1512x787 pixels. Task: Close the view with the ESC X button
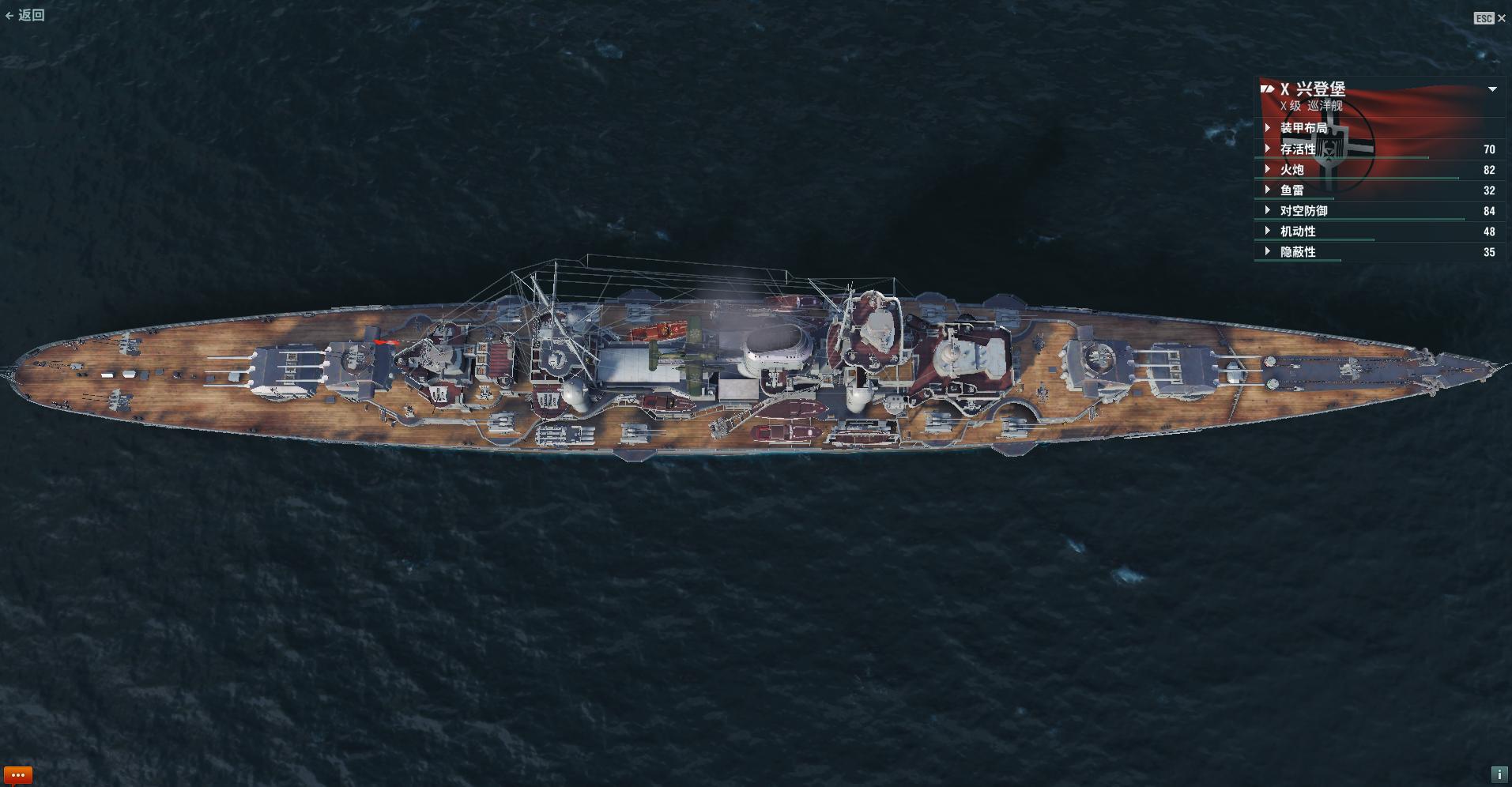[x=1501, y=18]
